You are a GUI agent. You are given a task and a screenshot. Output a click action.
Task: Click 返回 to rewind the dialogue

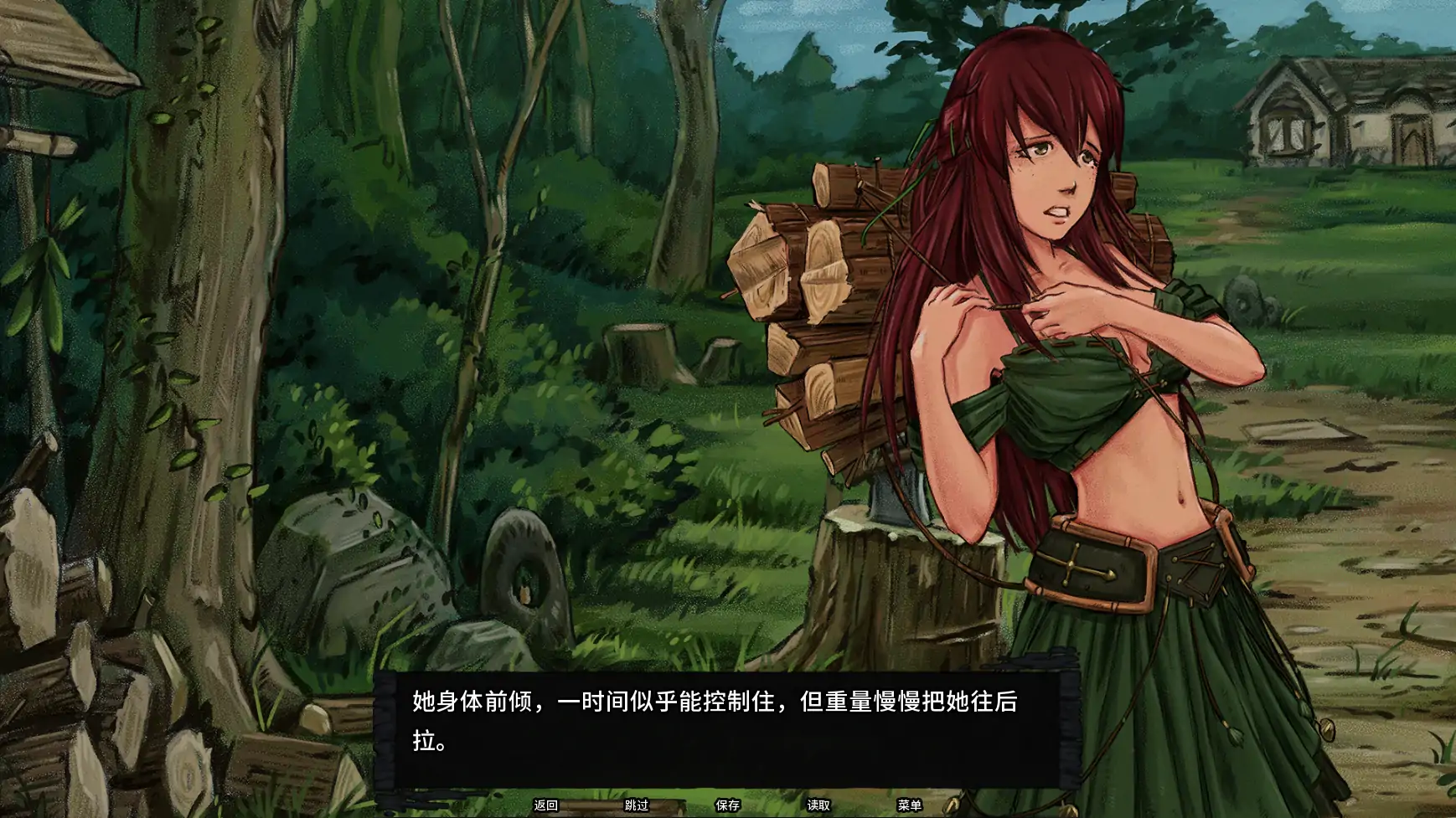click(546, 805)
